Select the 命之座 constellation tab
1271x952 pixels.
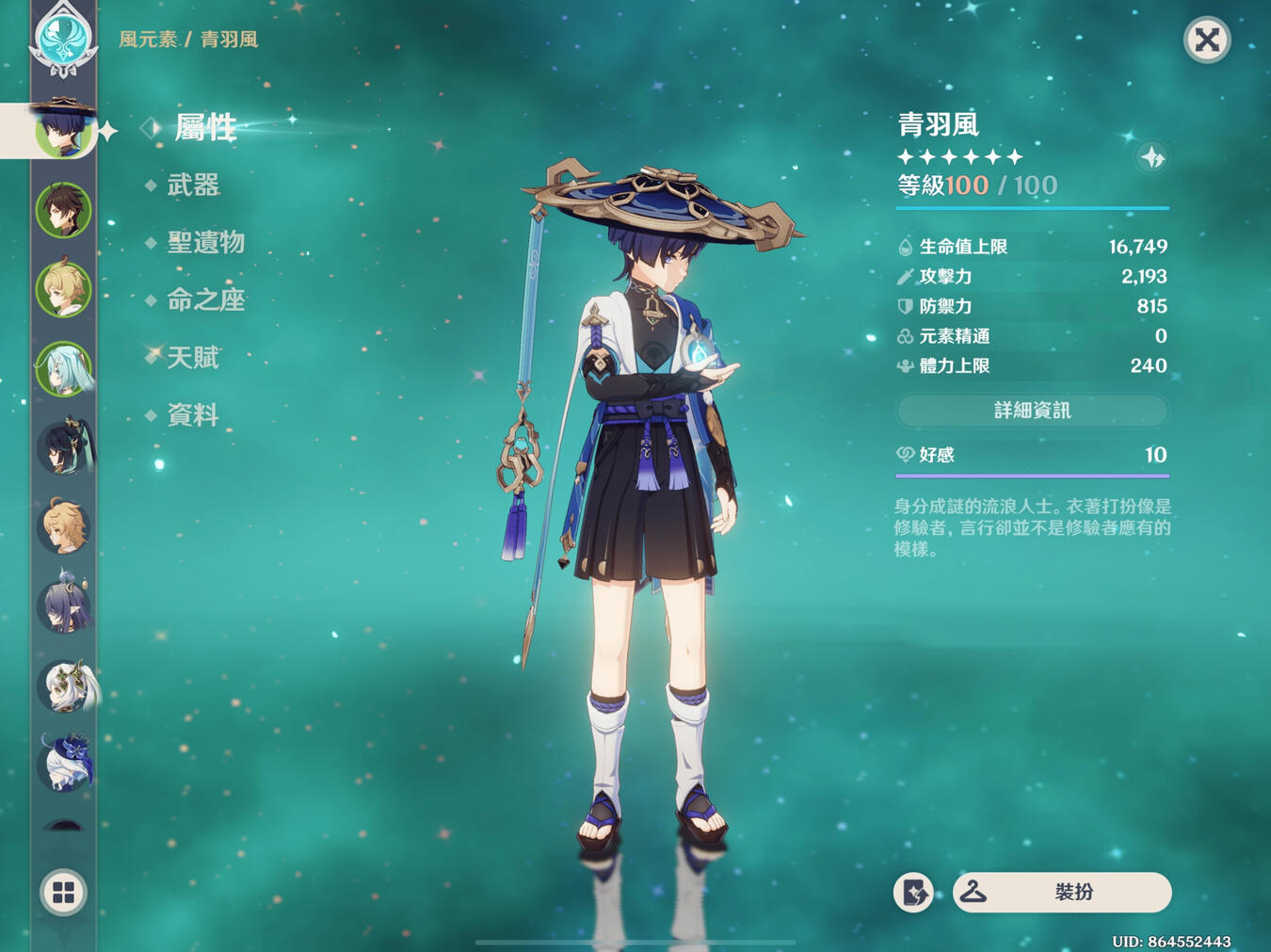click(x=205, y=300)
